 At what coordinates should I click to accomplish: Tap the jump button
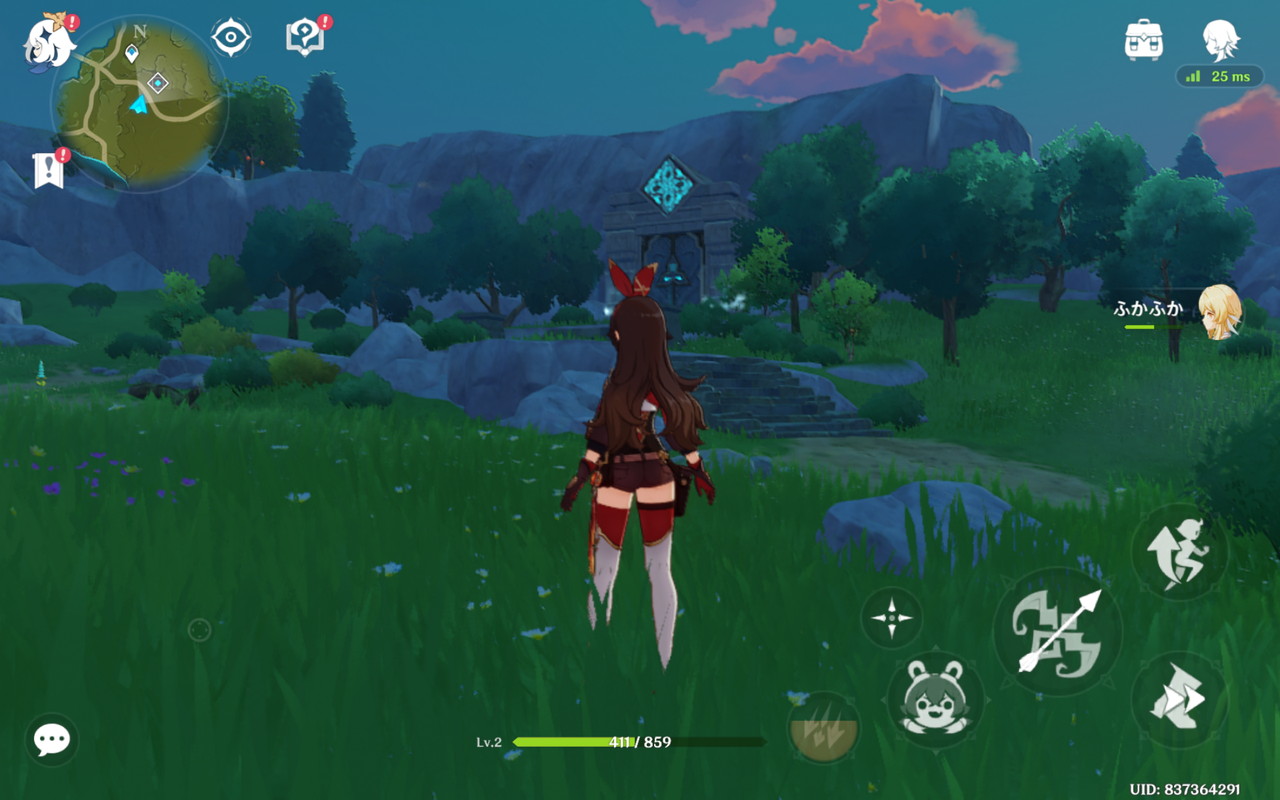[1179, 551]
